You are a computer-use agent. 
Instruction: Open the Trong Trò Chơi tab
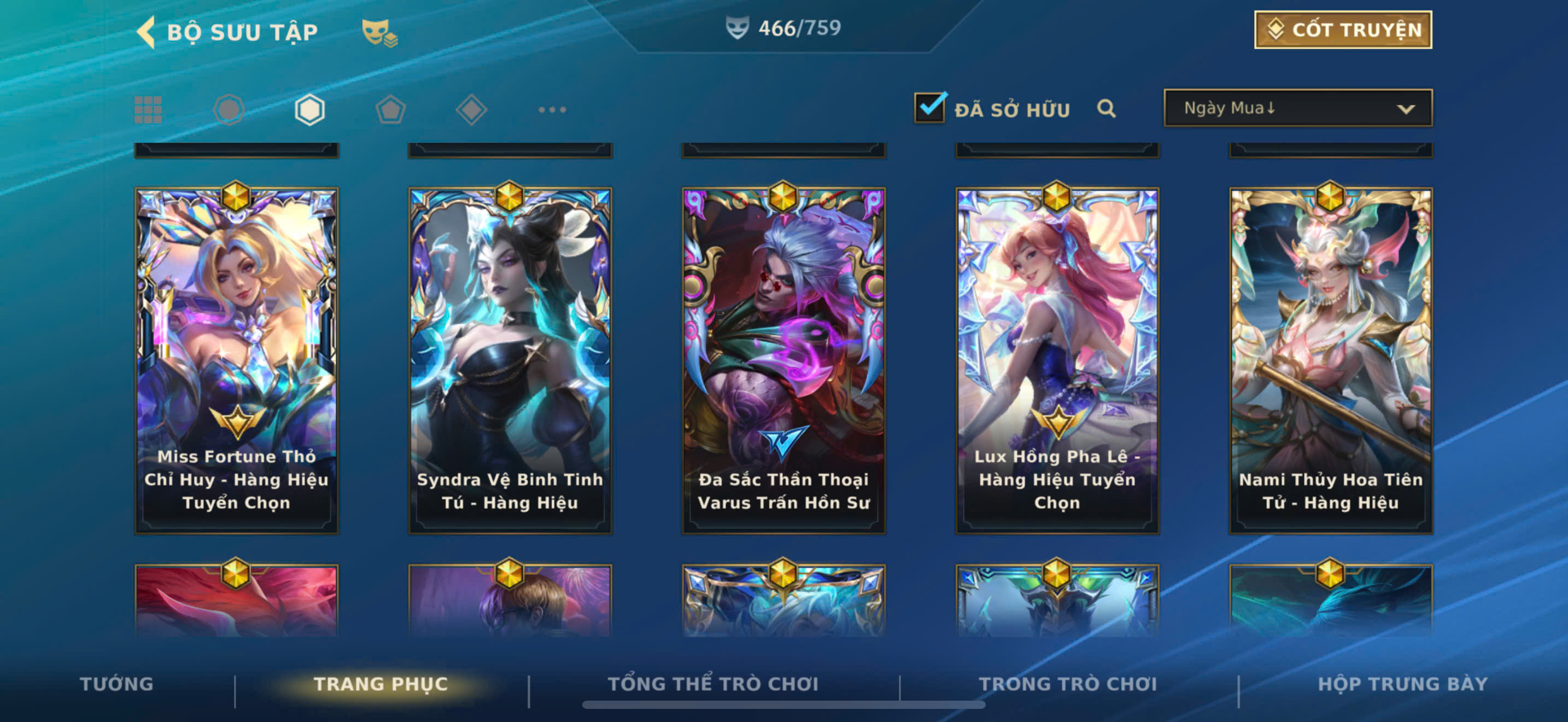[1068, 684]
